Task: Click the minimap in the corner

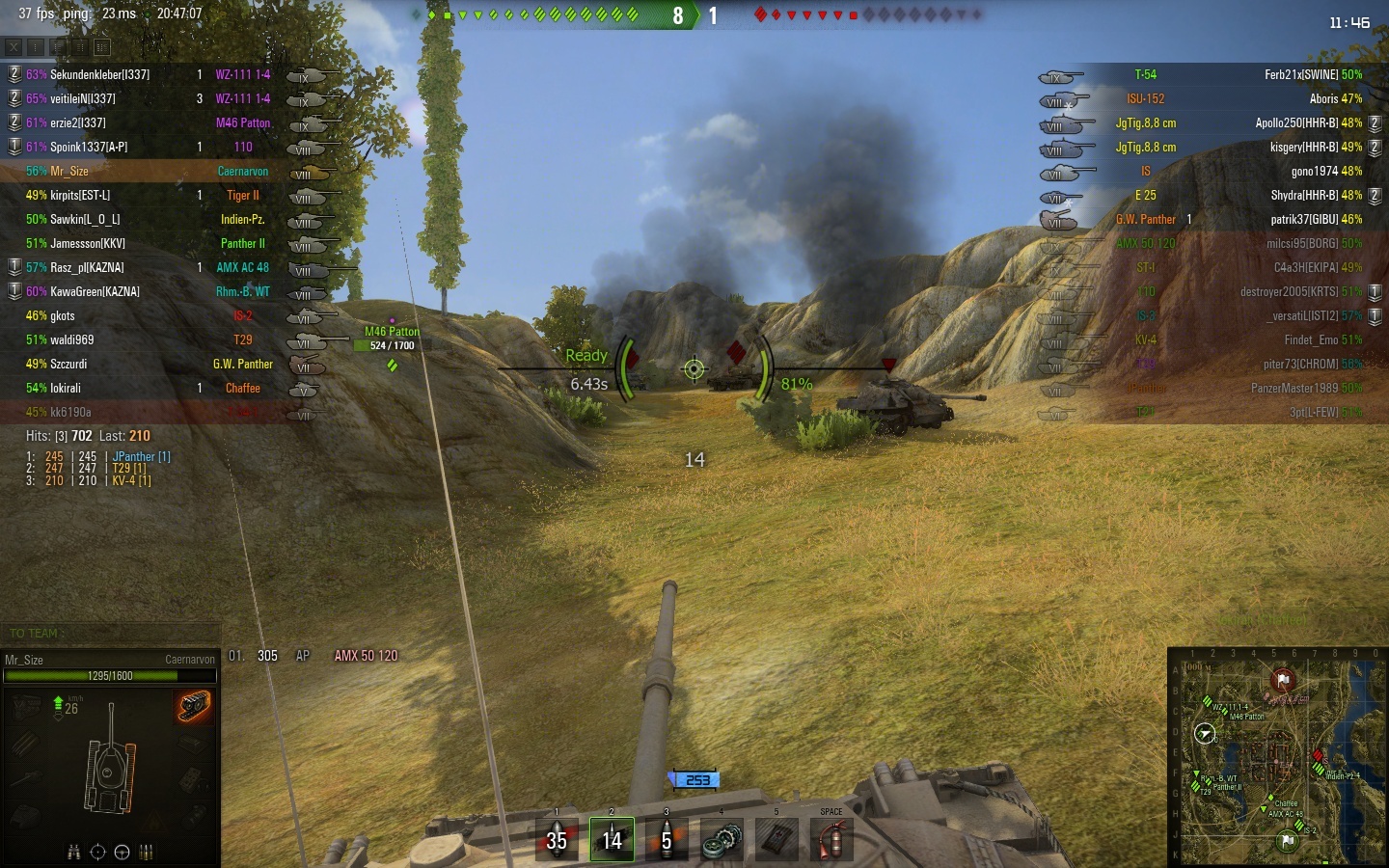Action: [1278, 757]
